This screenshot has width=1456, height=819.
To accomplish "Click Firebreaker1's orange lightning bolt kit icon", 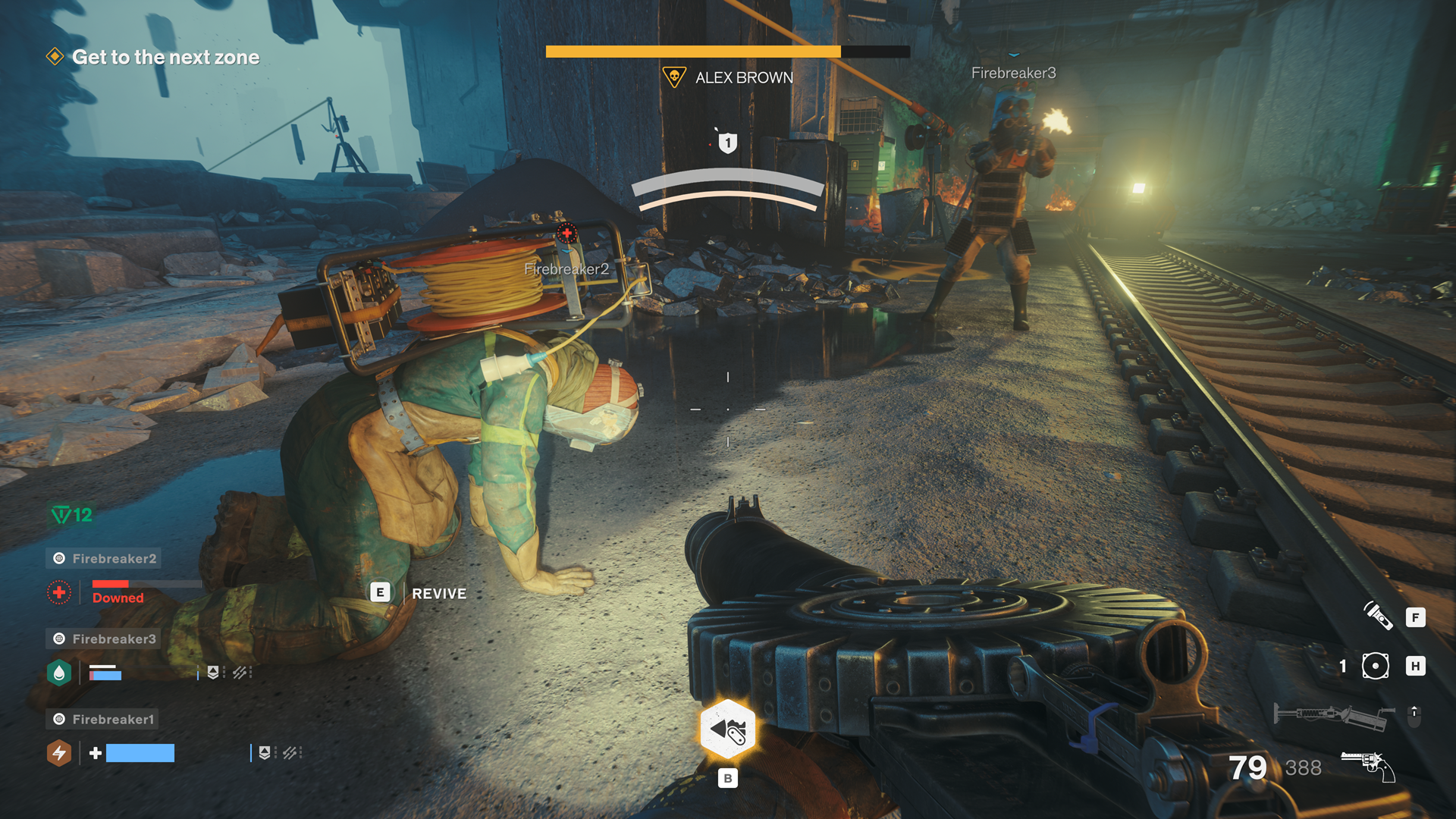I will coord(59,753).
